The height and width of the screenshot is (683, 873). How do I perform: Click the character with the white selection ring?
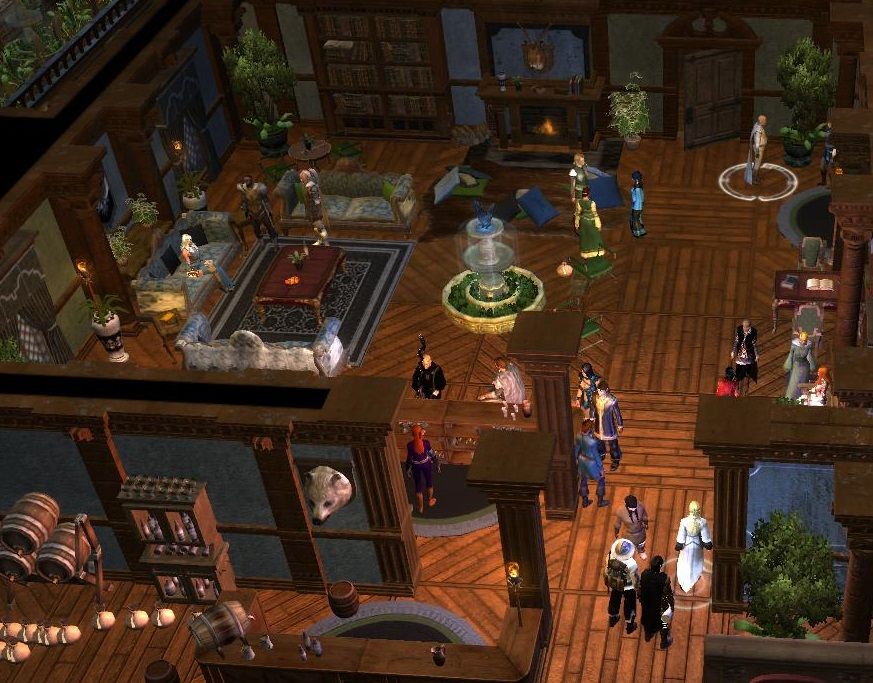coord(757,150)
